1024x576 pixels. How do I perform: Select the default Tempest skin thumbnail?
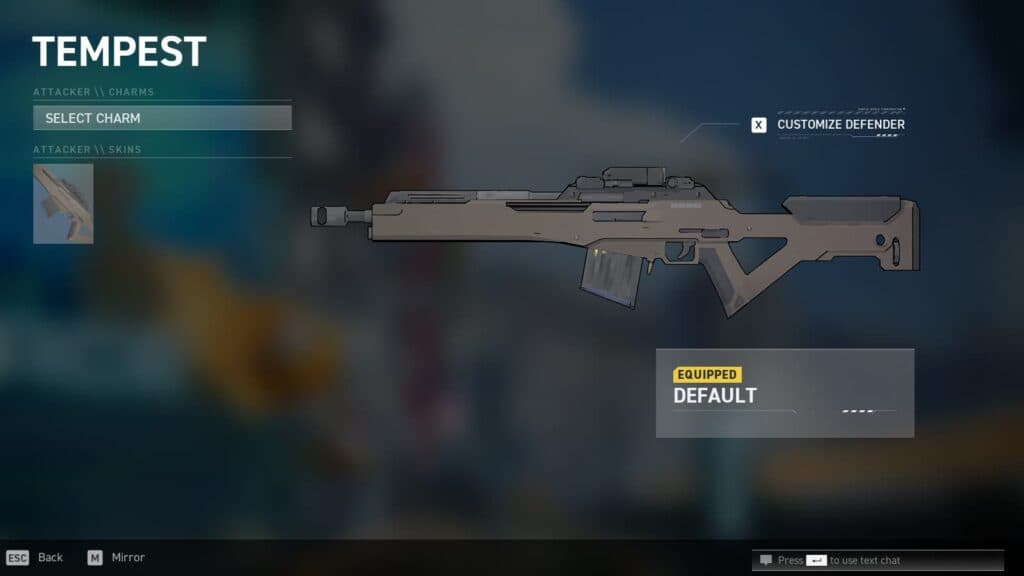point(63,204)
